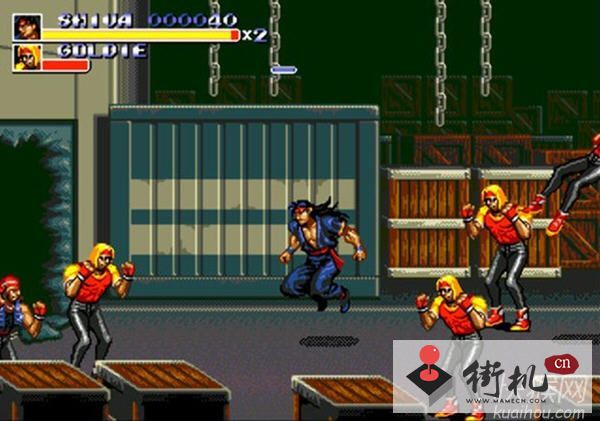Click the Shiva player portrait
Image resolution: width=600 pixels, height=421 pixels.
click(27, 27)
